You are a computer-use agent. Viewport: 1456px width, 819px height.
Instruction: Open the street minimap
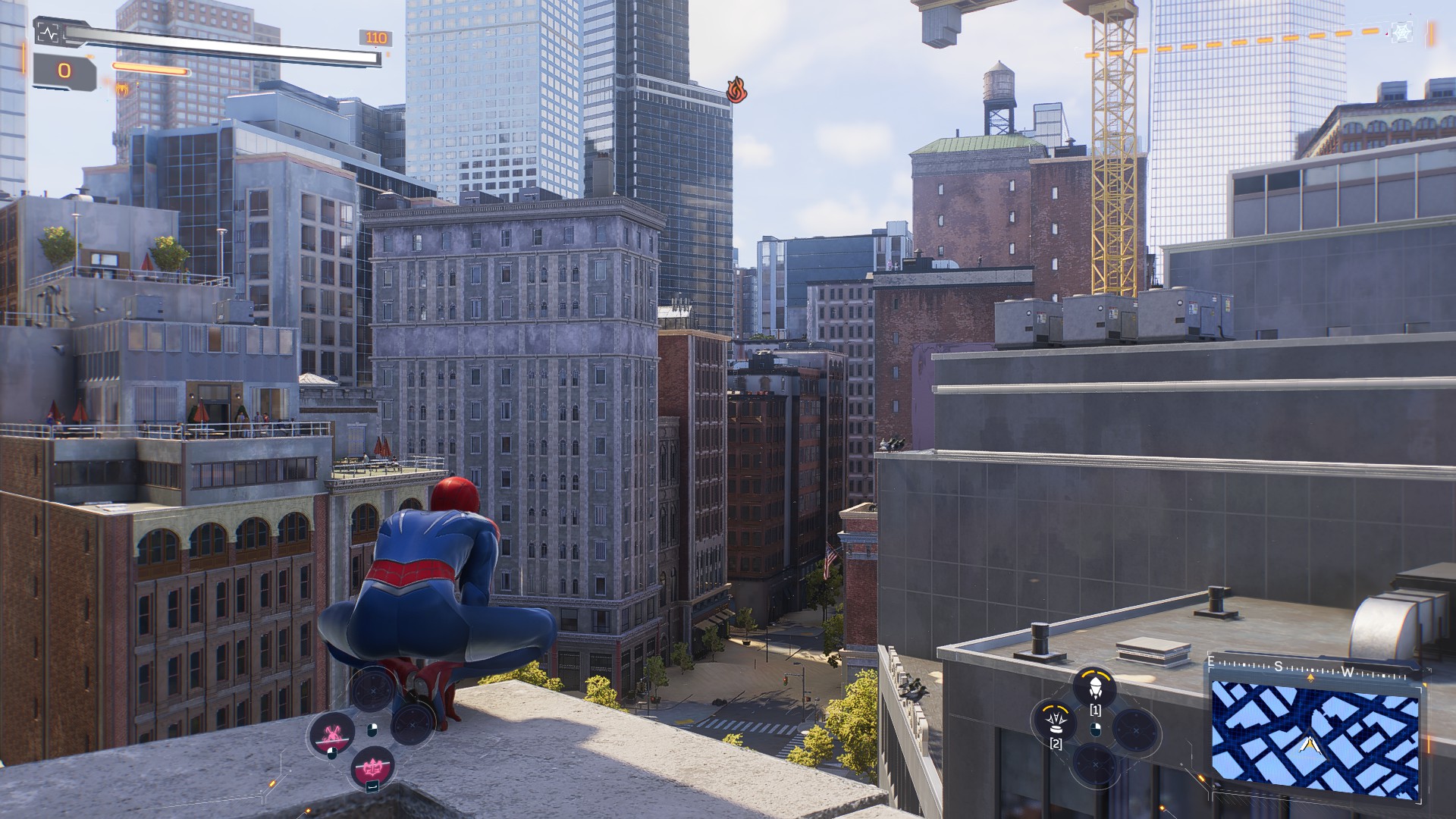point(1314,737)
